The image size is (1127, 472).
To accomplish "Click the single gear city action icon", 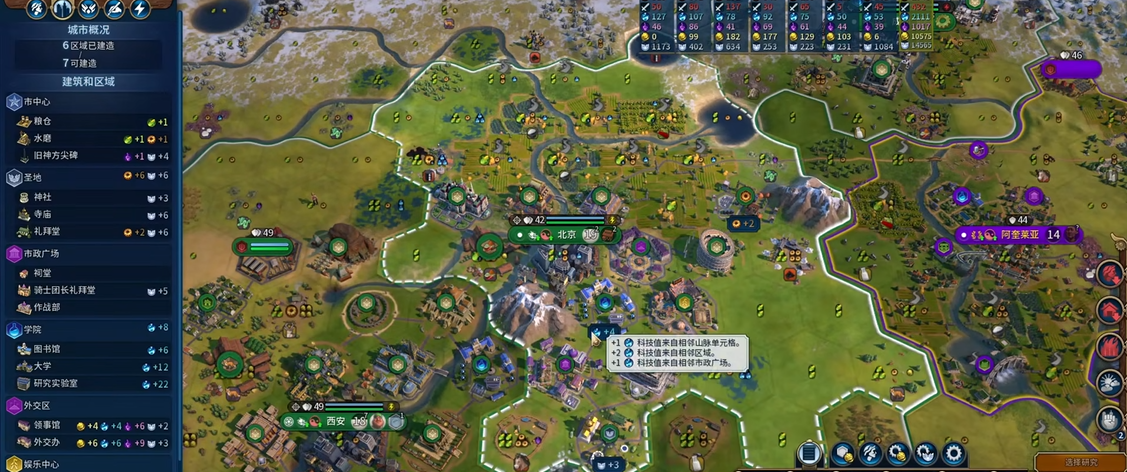I will coord(954,455).
